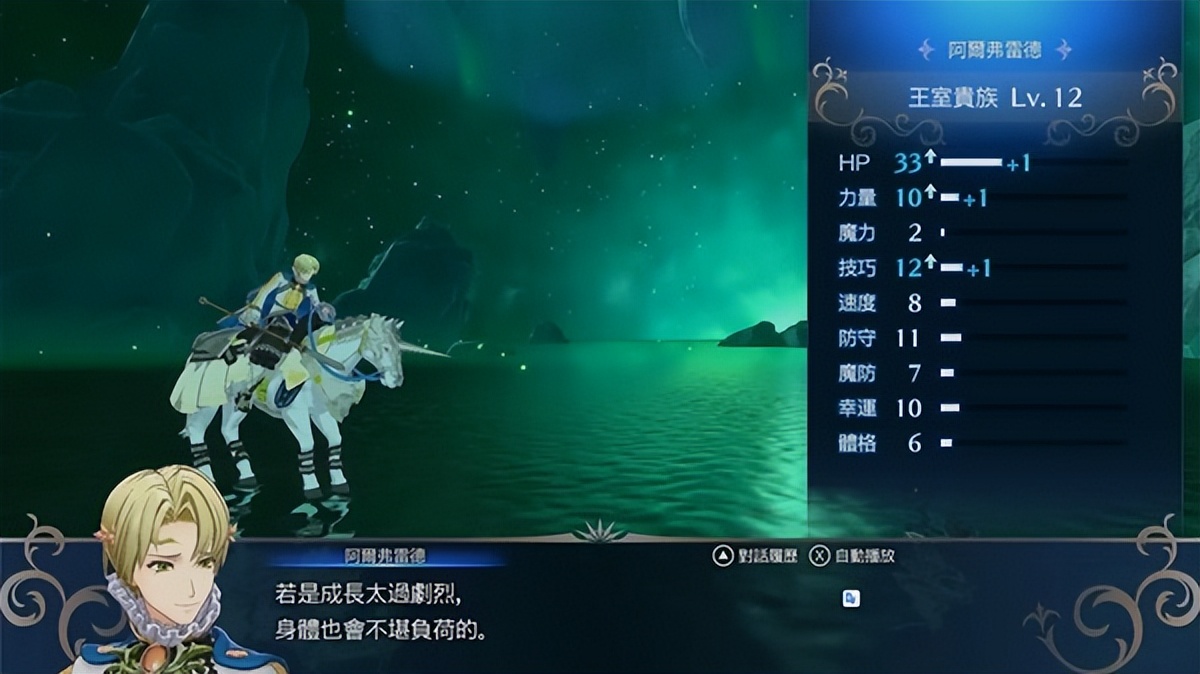Click the small translate overlay icon
This screenshot has width=1200, height=674.
851,598
